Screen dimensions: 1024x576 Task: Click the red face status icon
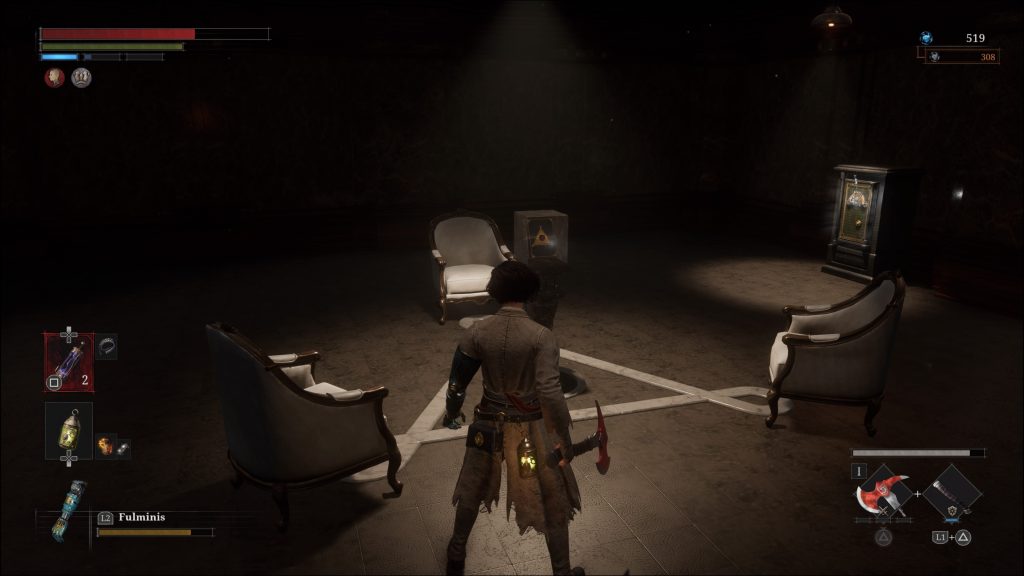point(54,77)
